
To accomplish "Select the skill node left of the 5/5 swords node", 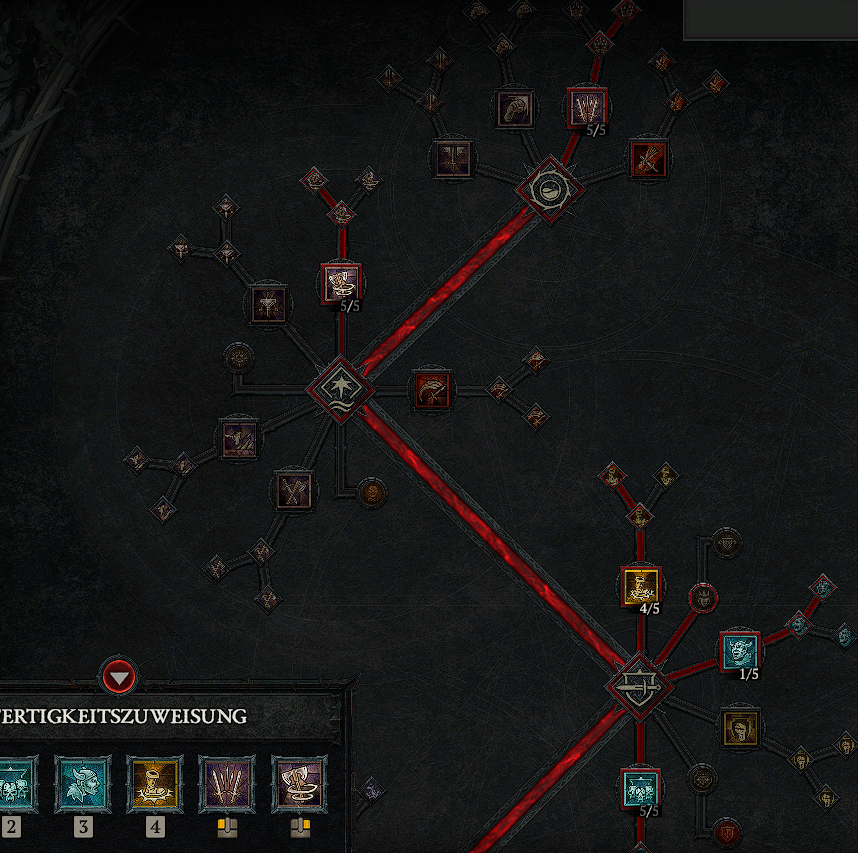I will tap(516, 107).
